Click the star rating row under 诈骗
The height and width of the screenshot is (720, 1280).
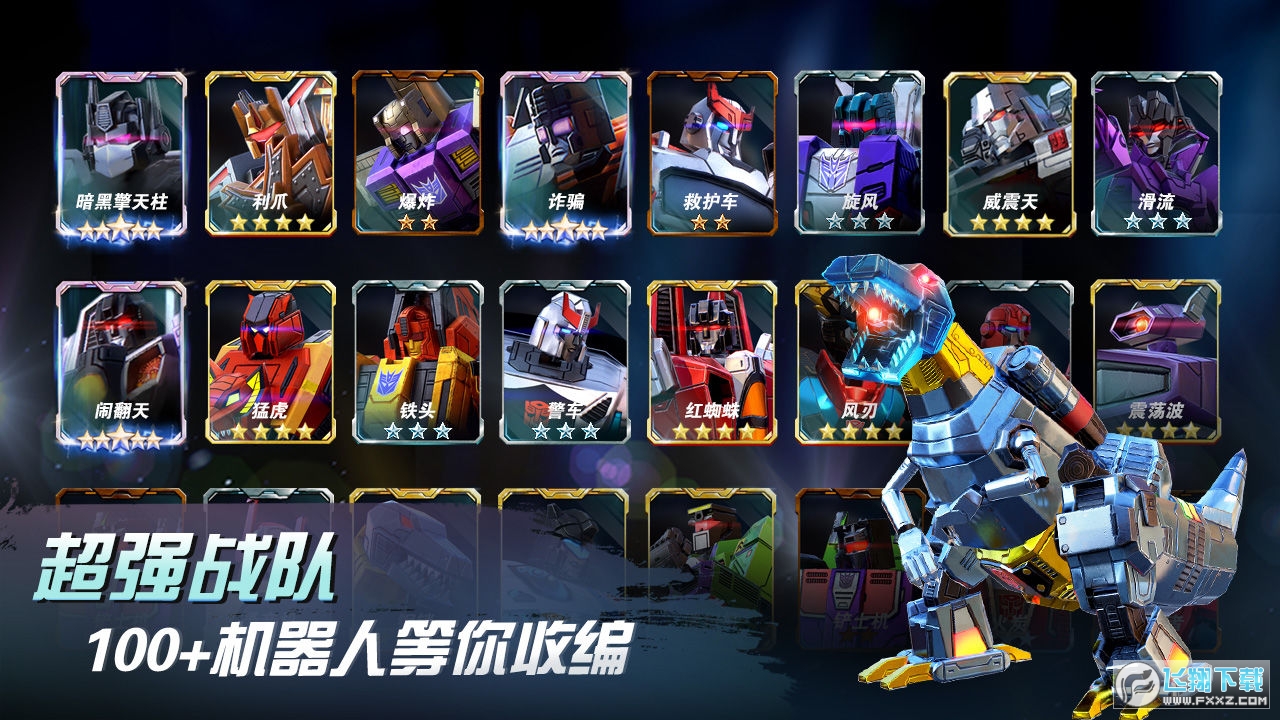point(562,231)
